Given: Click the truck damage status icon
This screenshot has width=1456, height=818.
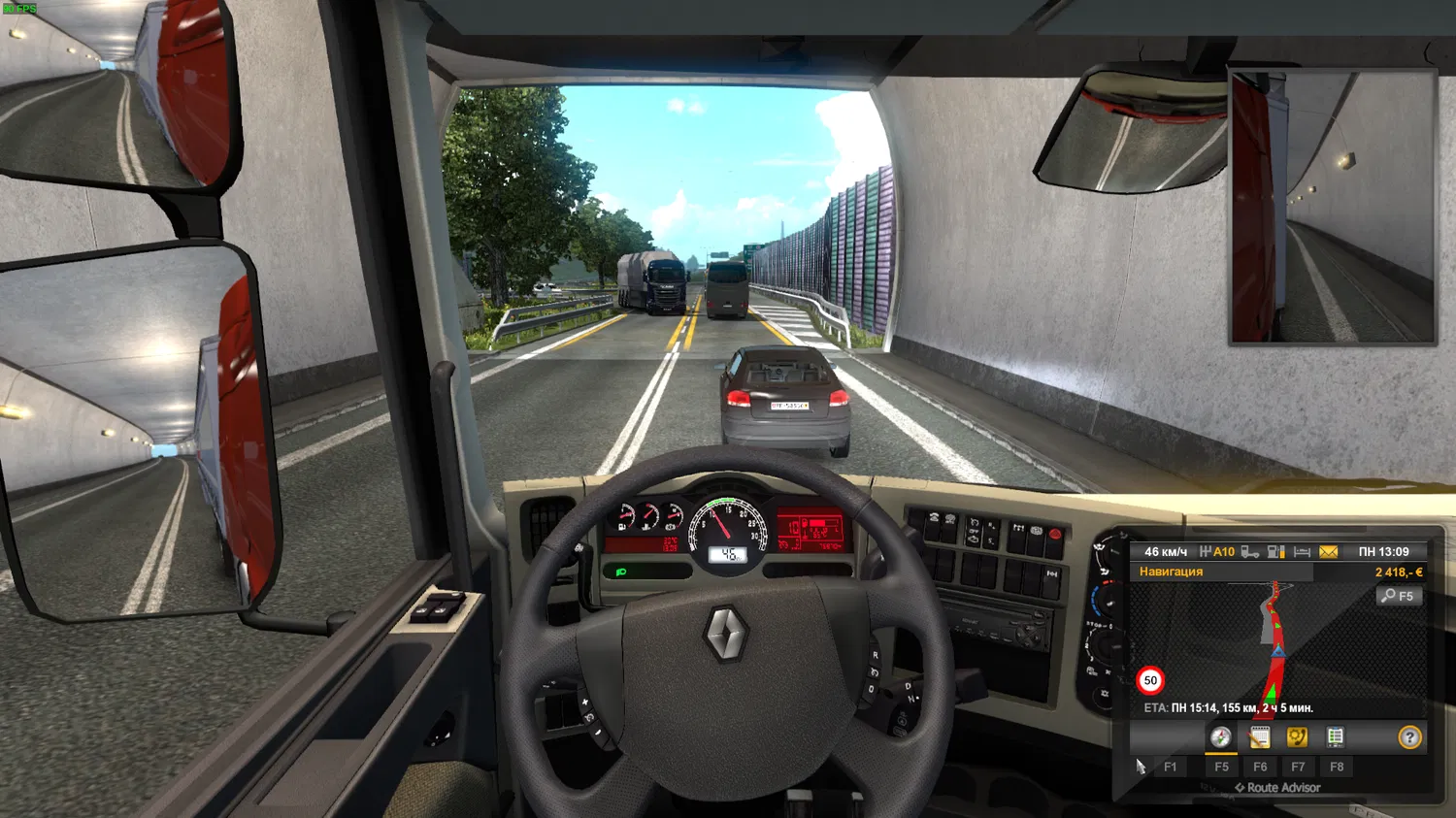Looking at the screenshot, I should pyautogui.click(x=1250, y=552).
